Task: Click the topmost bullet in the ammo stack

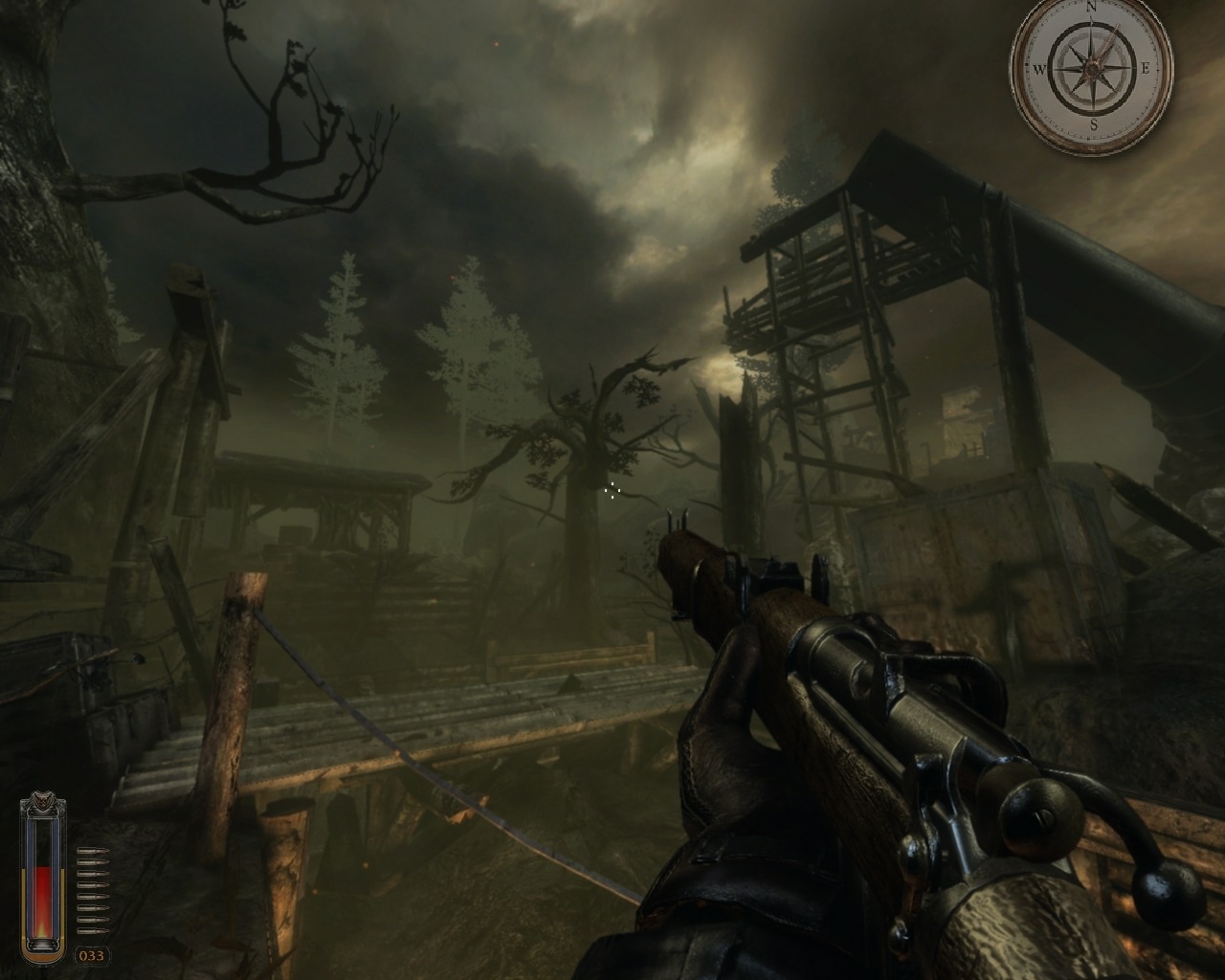Action: pyautogui.click(x=92, y=851)
